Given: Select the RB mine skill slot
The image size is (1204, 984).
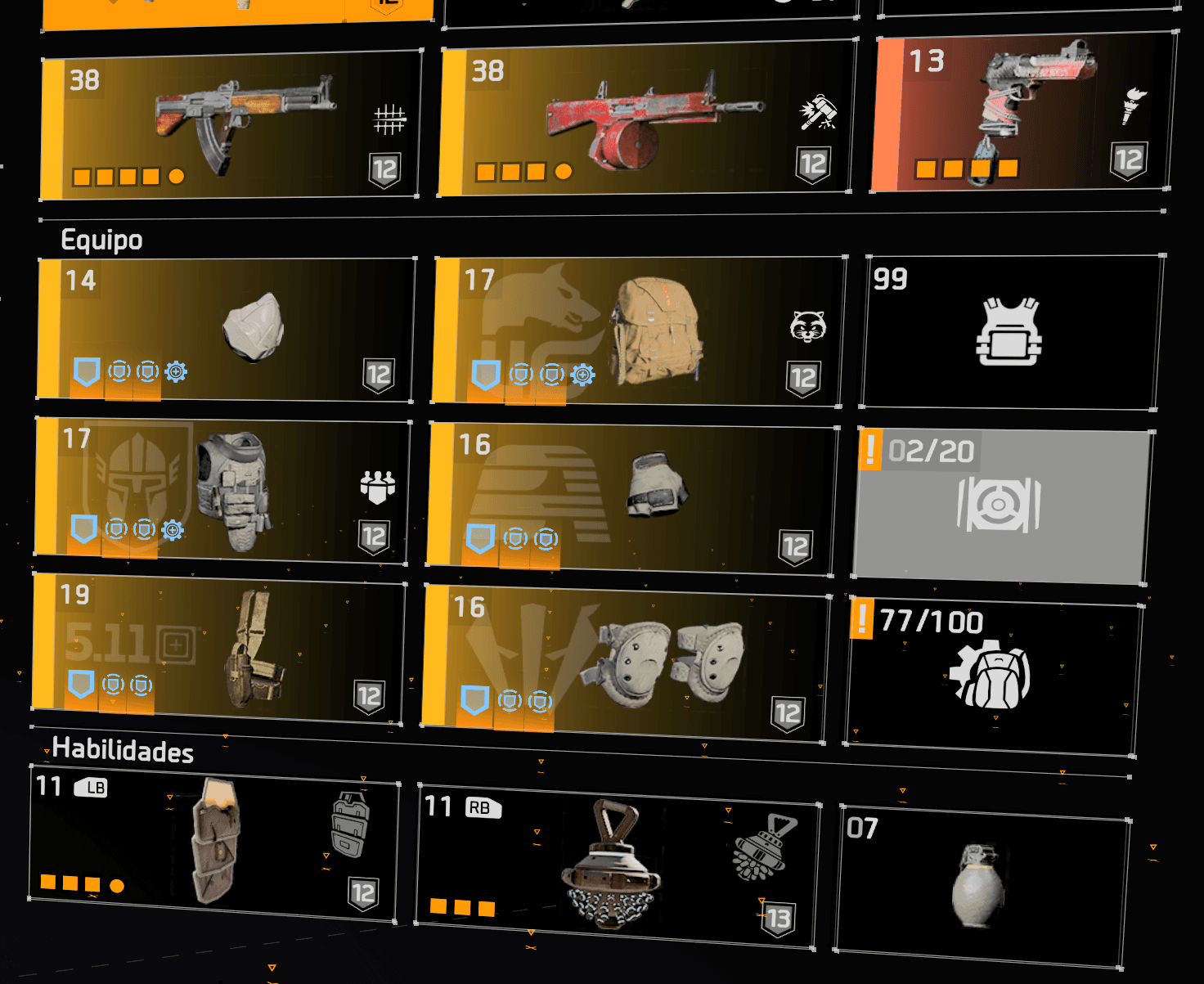Looking at the screenshot, I should [616, 867].
